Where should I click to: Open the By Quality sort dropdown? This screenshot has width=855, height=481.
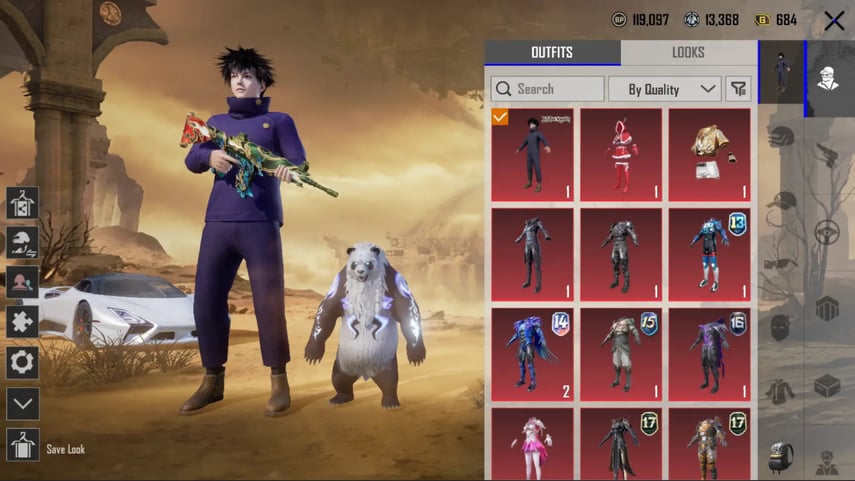coord(664,89)
